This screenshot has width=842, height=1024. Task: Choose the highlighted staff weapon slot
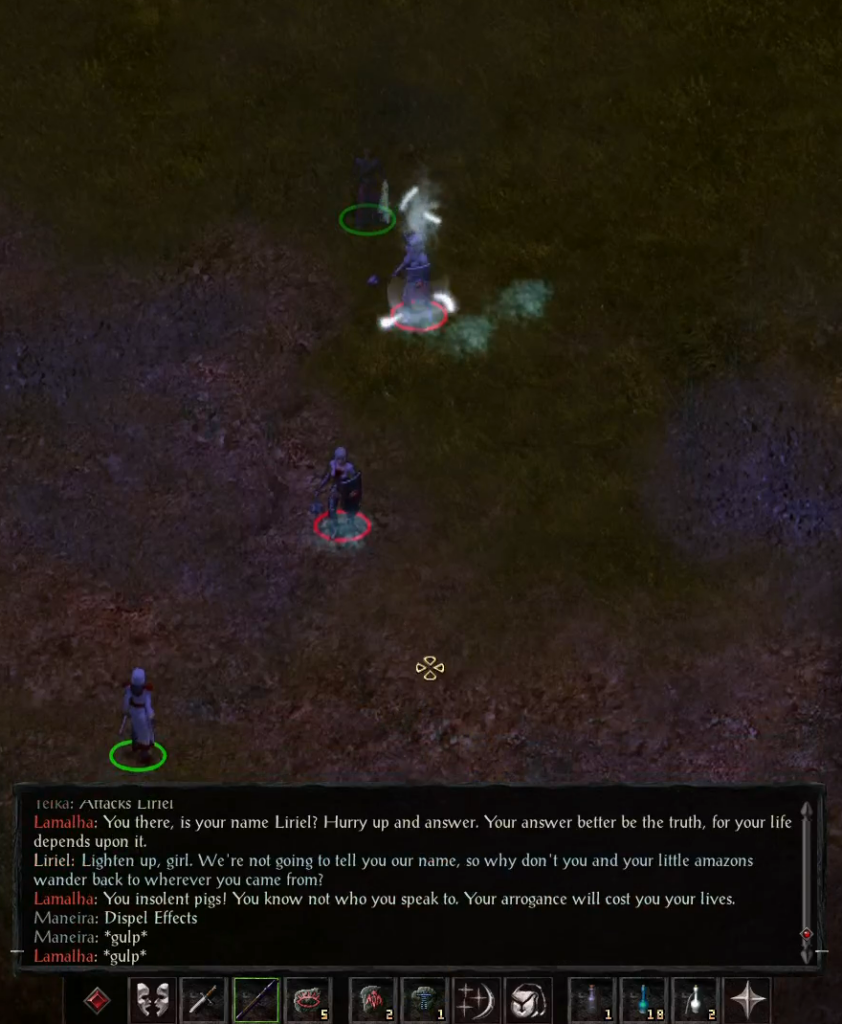(256, 1000)
